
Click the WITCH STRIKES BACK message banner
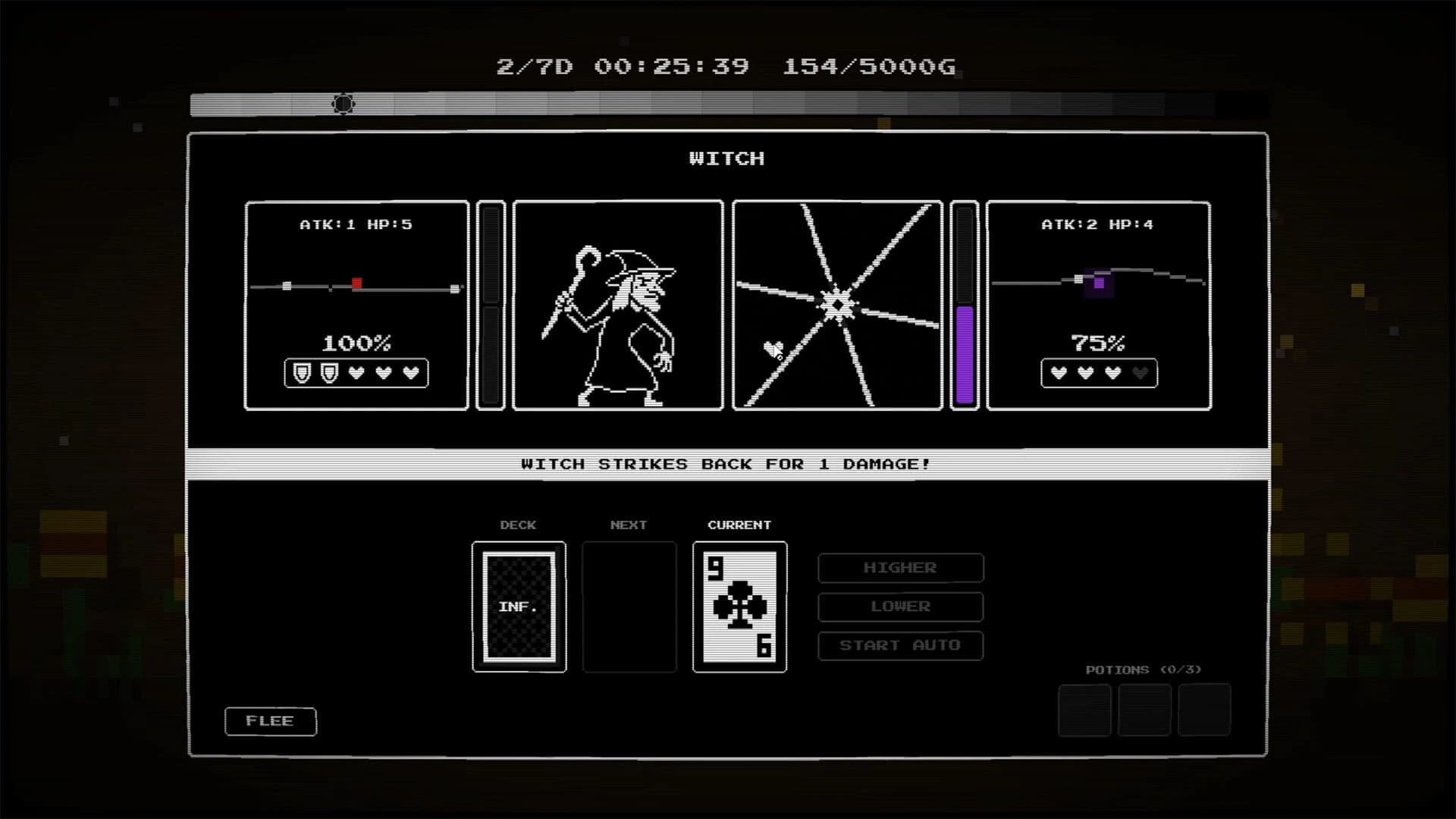[724, 463]
